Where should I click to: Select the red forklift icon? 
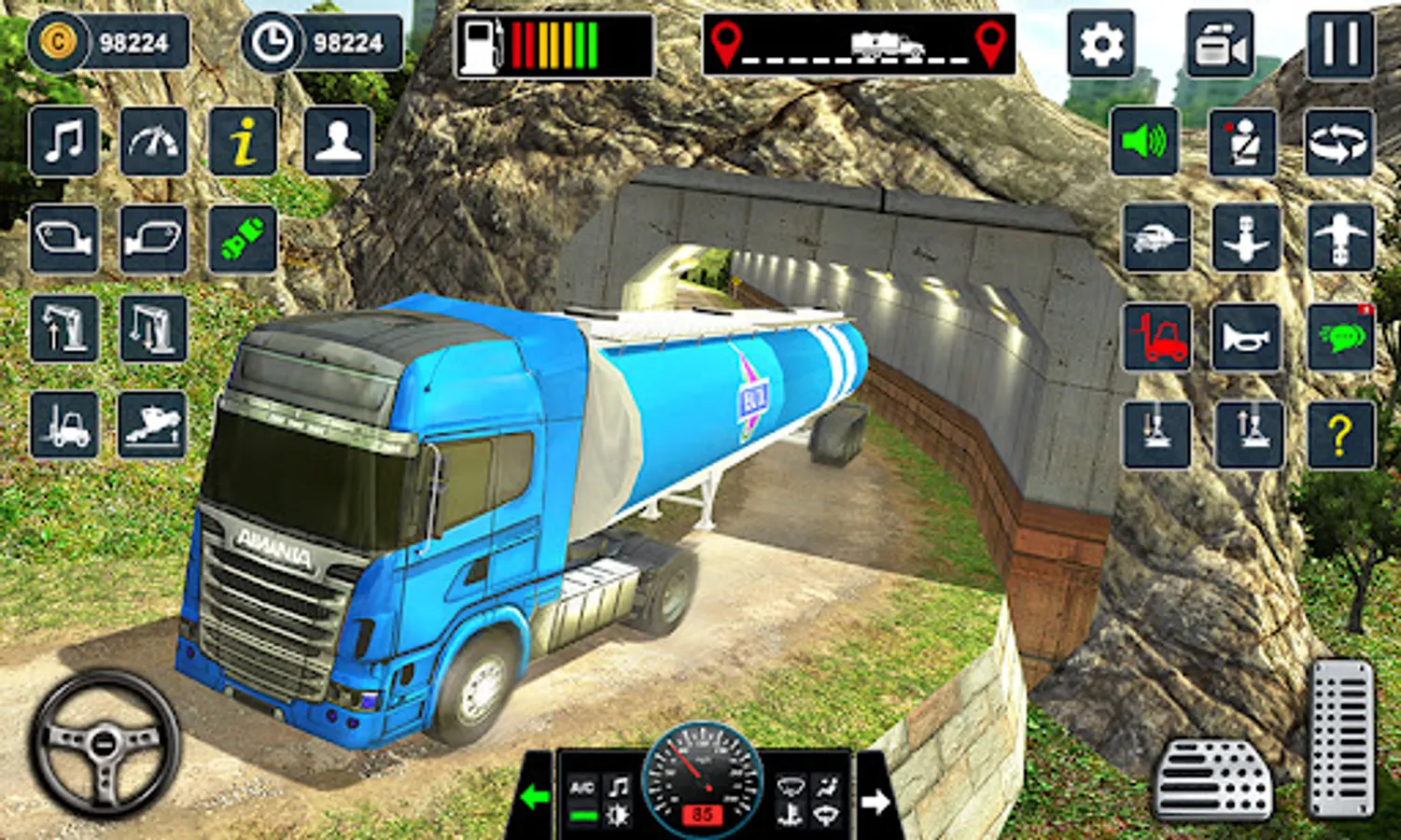click(x=1156, y=337)
